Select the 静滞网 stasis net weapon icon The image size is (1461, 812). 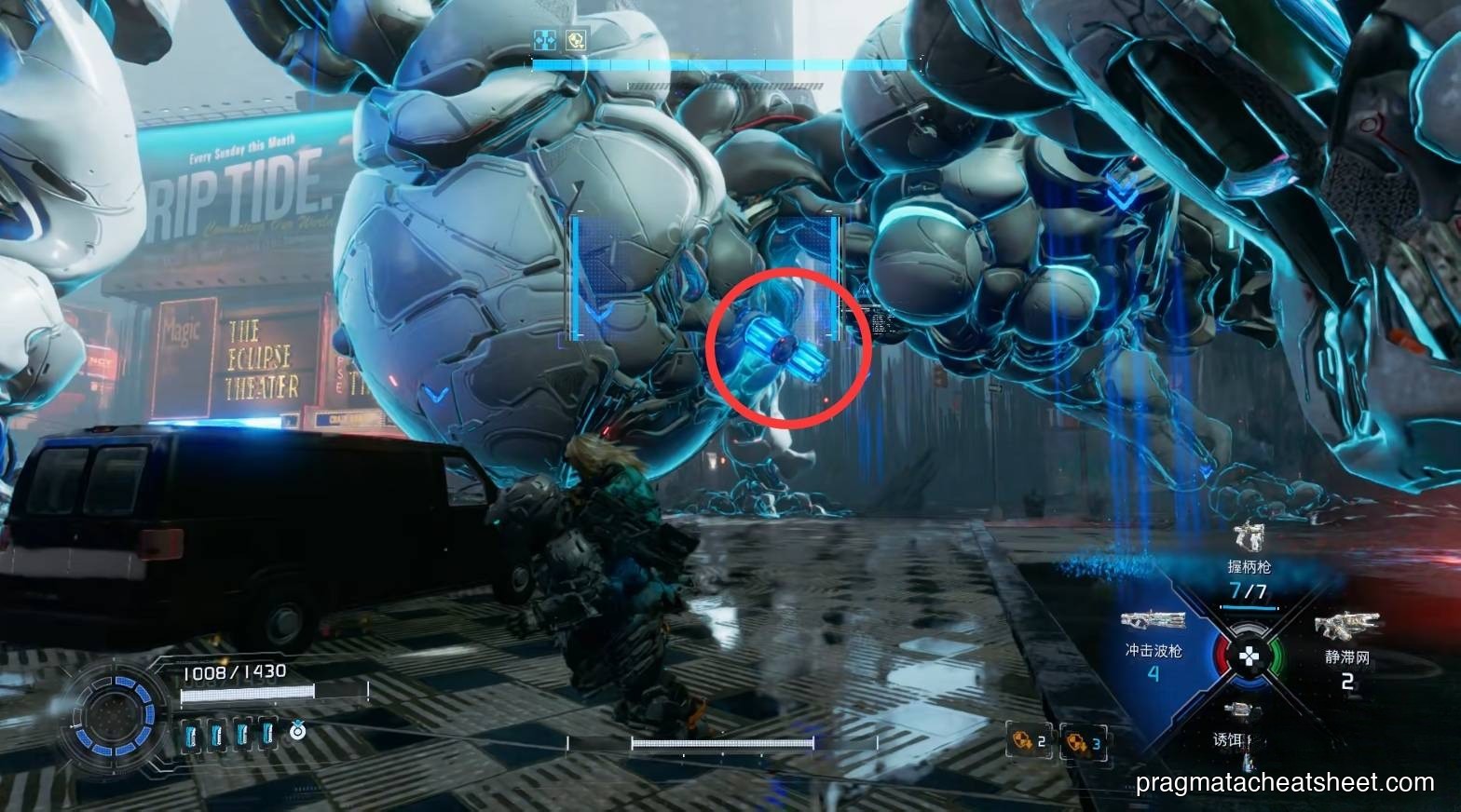pos(1346,625)
